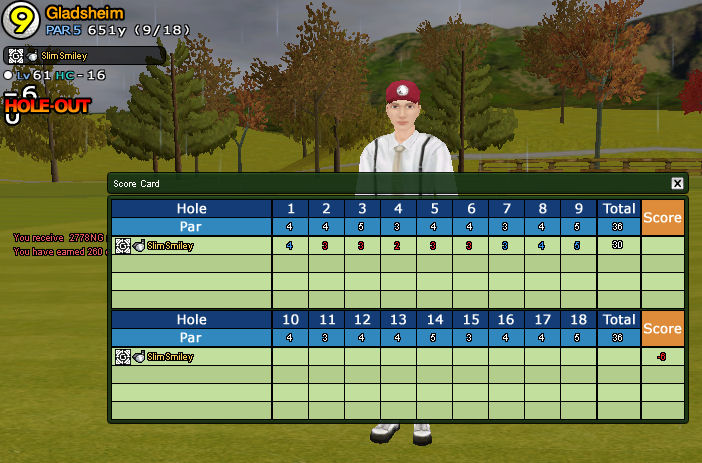Select the SlimSmiley player nameplate above the level readout

(x=84, y=56)
